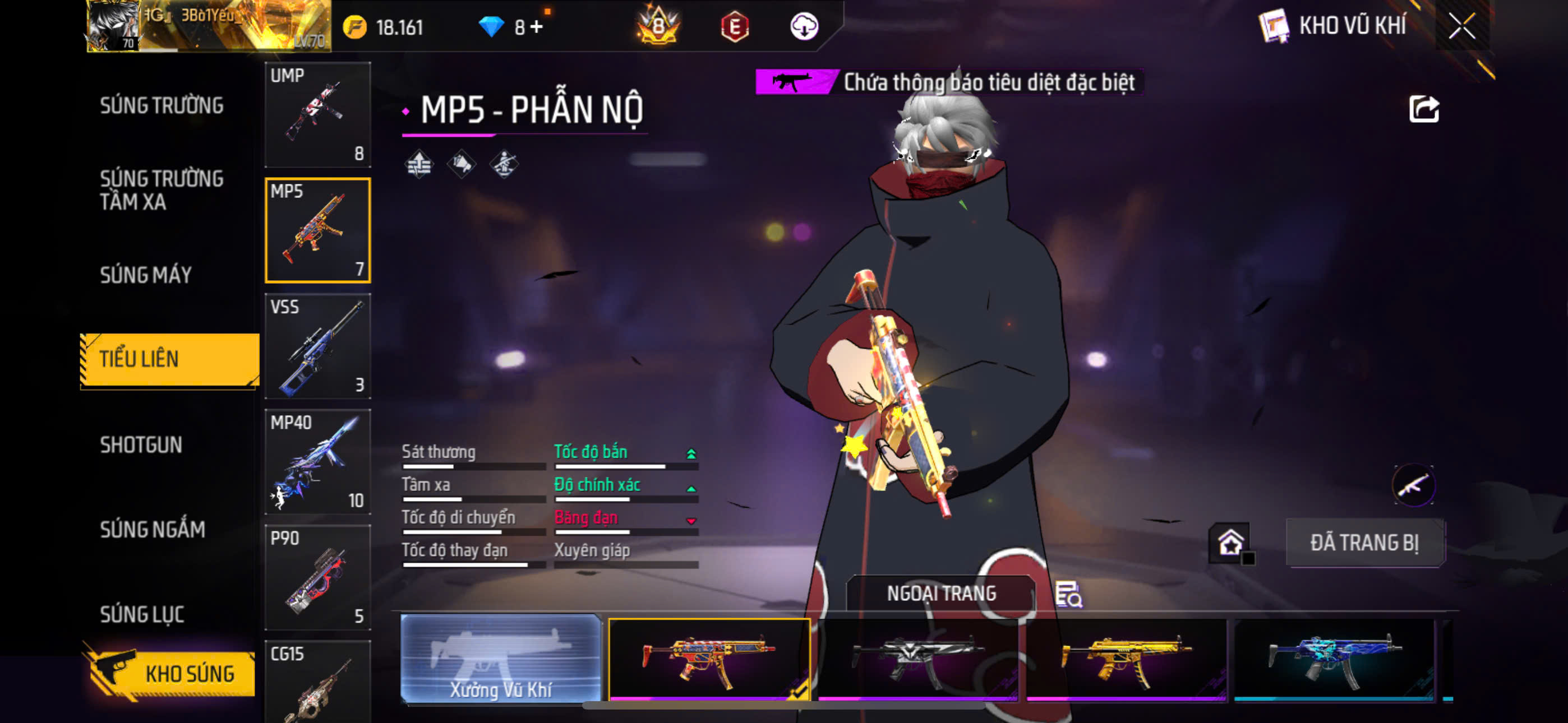The height and width of the screenshot is (723, 1568).
Task: Select the golden MP5 skin thumbnail
Action: pos(1125,660)
